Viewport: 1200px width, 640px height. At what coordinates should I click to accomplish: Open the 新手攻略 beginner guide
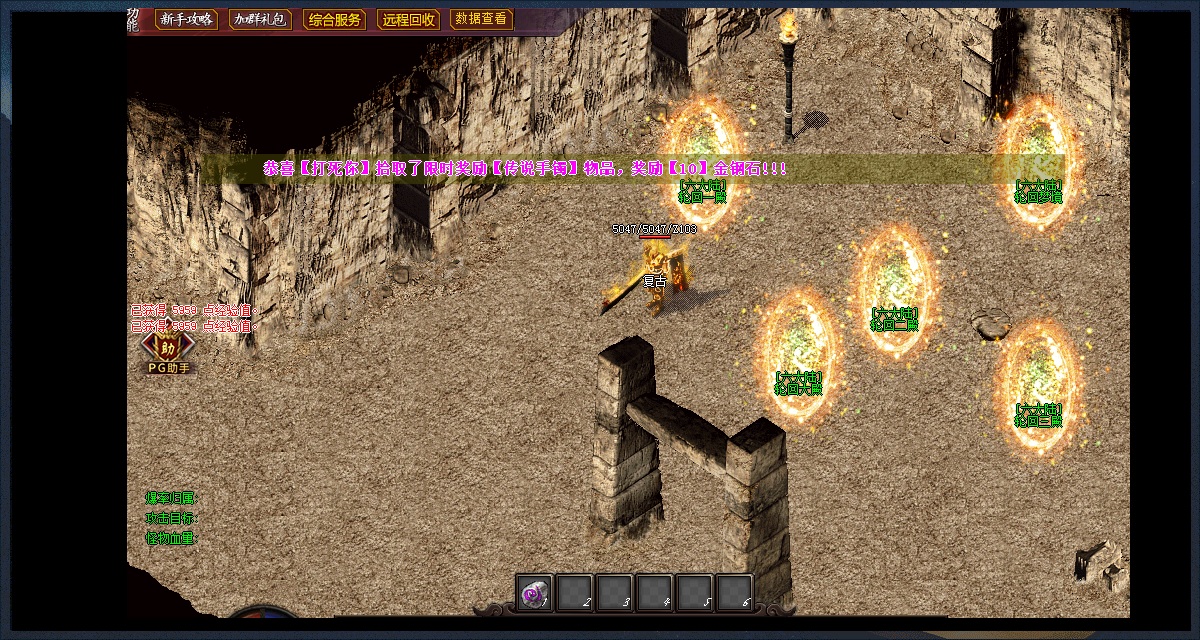click(x=186, y=20)
